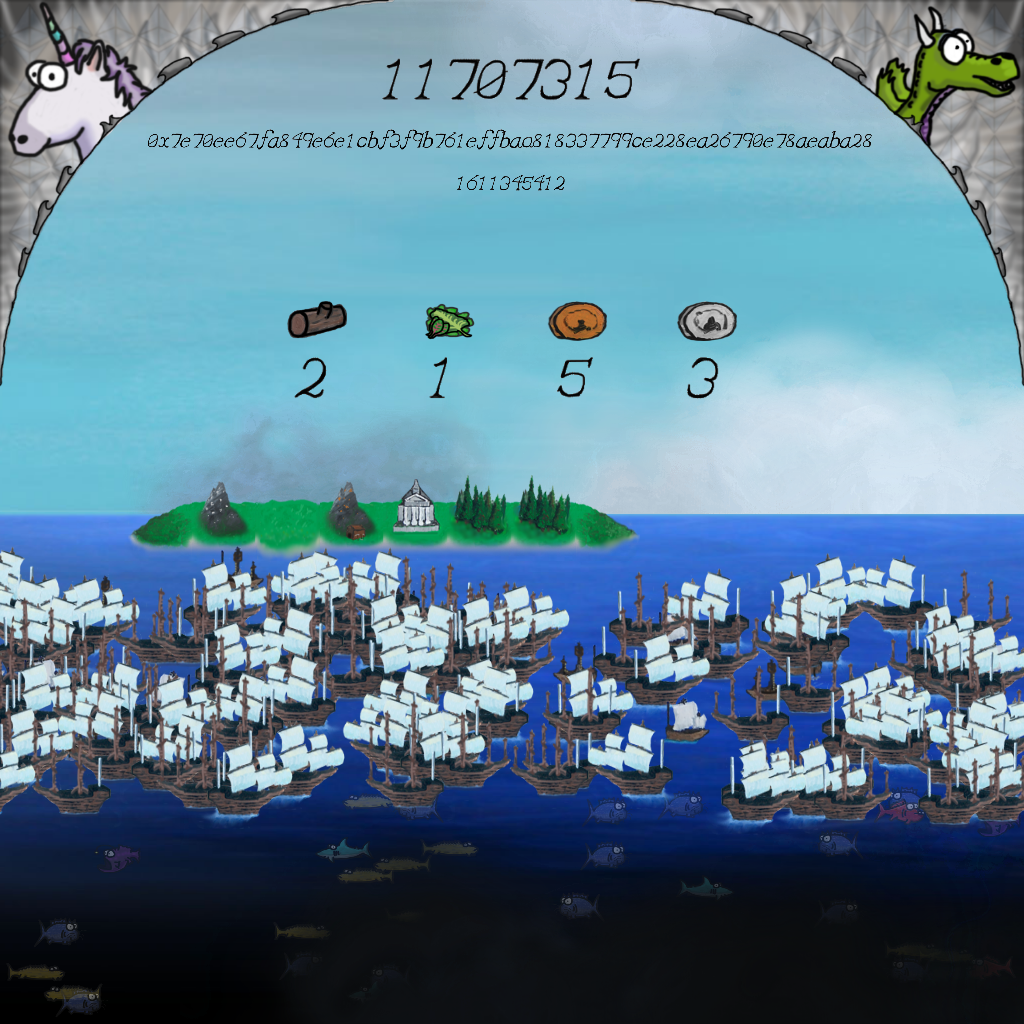Choose the copper coin icon
The image size is (1024, 1024).
[578, 322]
